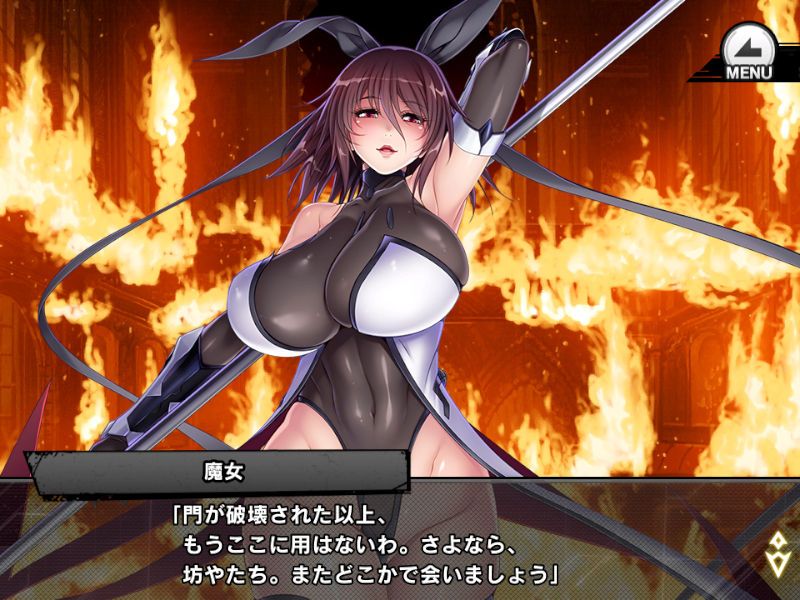This screenshot has height=600, width=800.
Task: Advance dialogue with the diamond arrow indicator
Action: [x=776, y=553]
